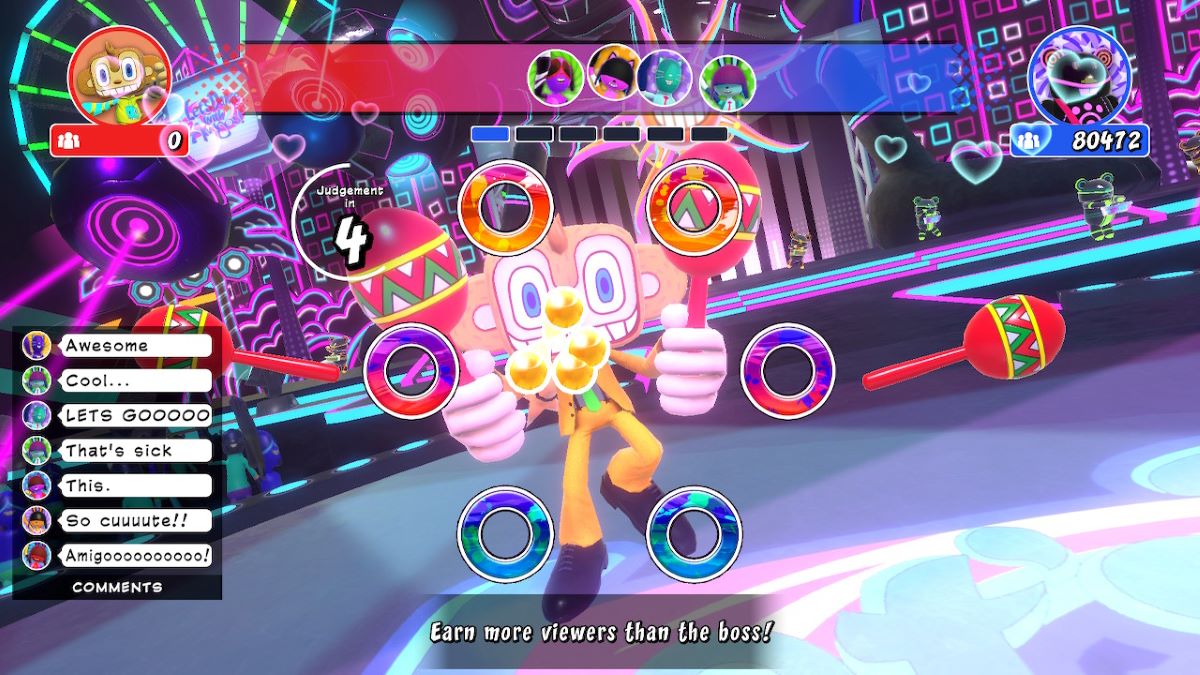Tap the middle-left purple rhythm ring
Image resolution: width=1200 pixels, height=675 pixels.
pos(411,371)
